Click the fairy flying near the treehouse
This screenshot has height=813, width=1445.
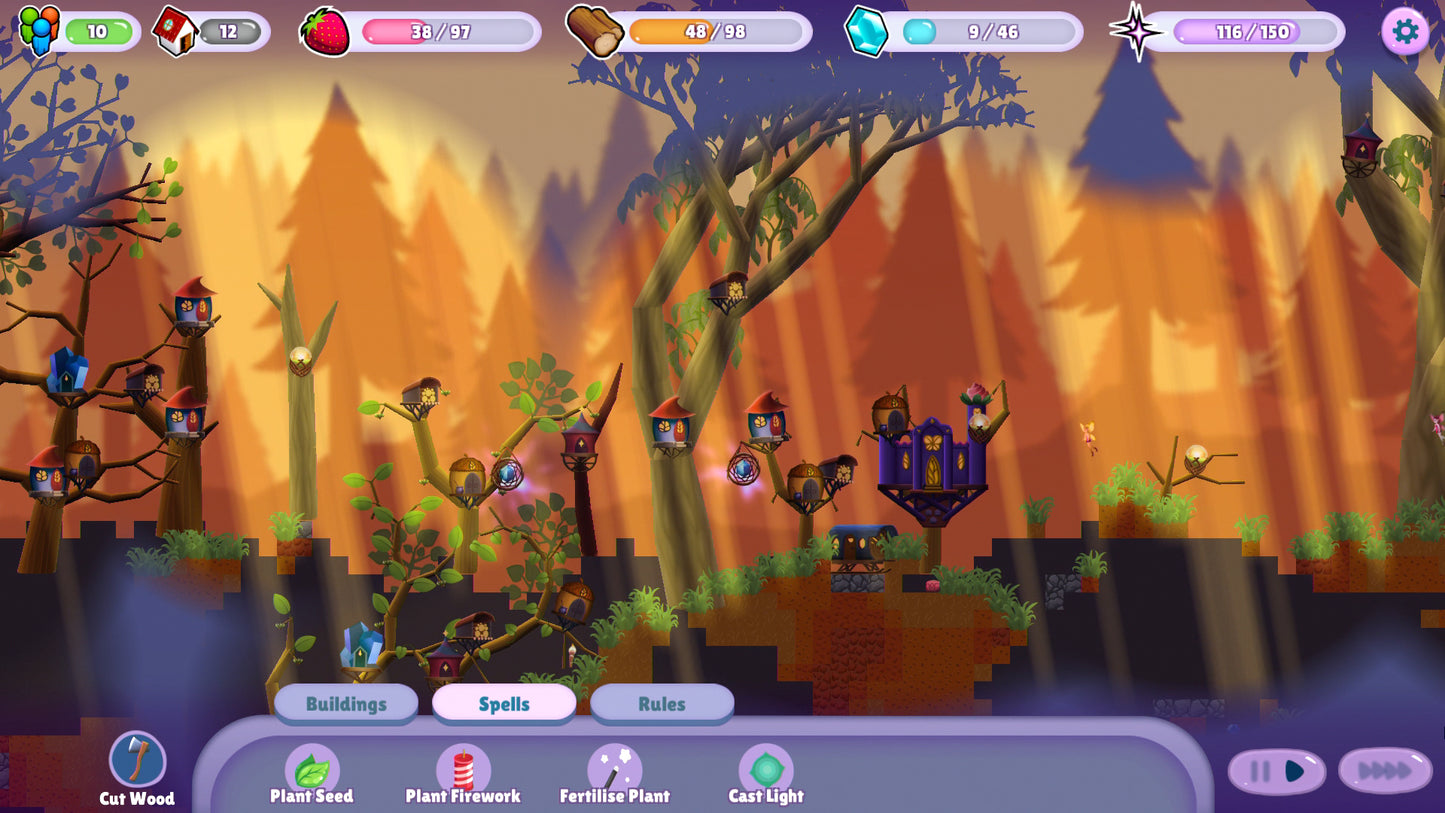point(1090,434)
